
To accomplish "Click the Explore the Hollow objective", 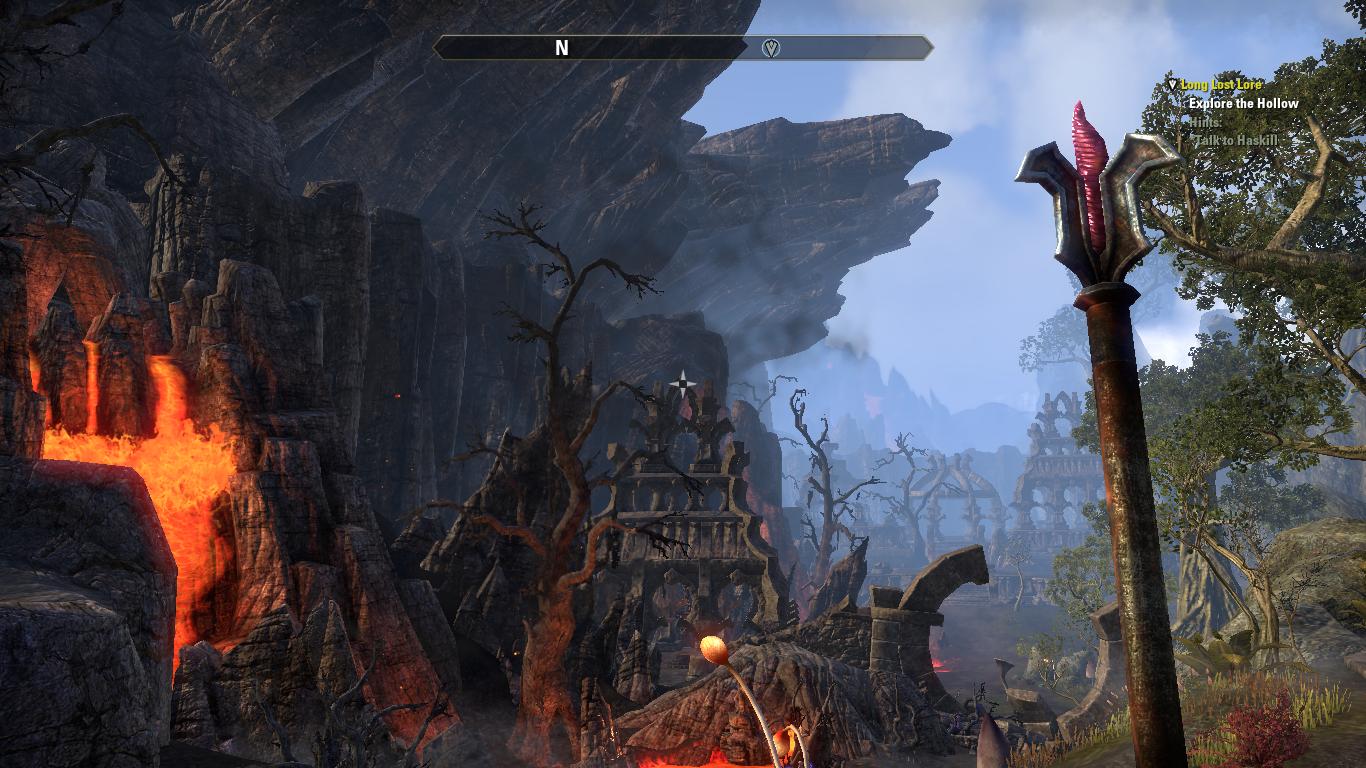I will tap(1243, 103).
